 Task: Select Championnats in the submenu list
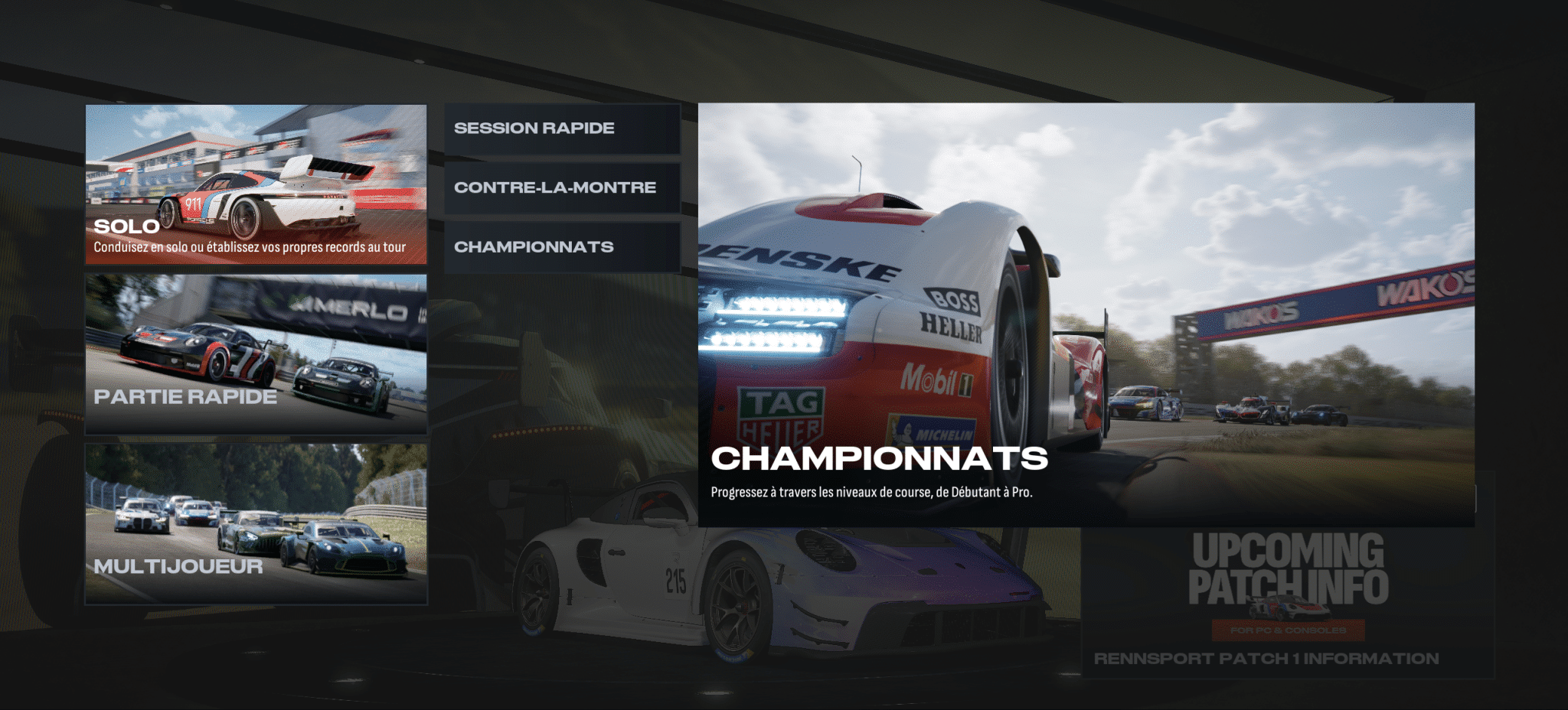click(x=562, y=247)
